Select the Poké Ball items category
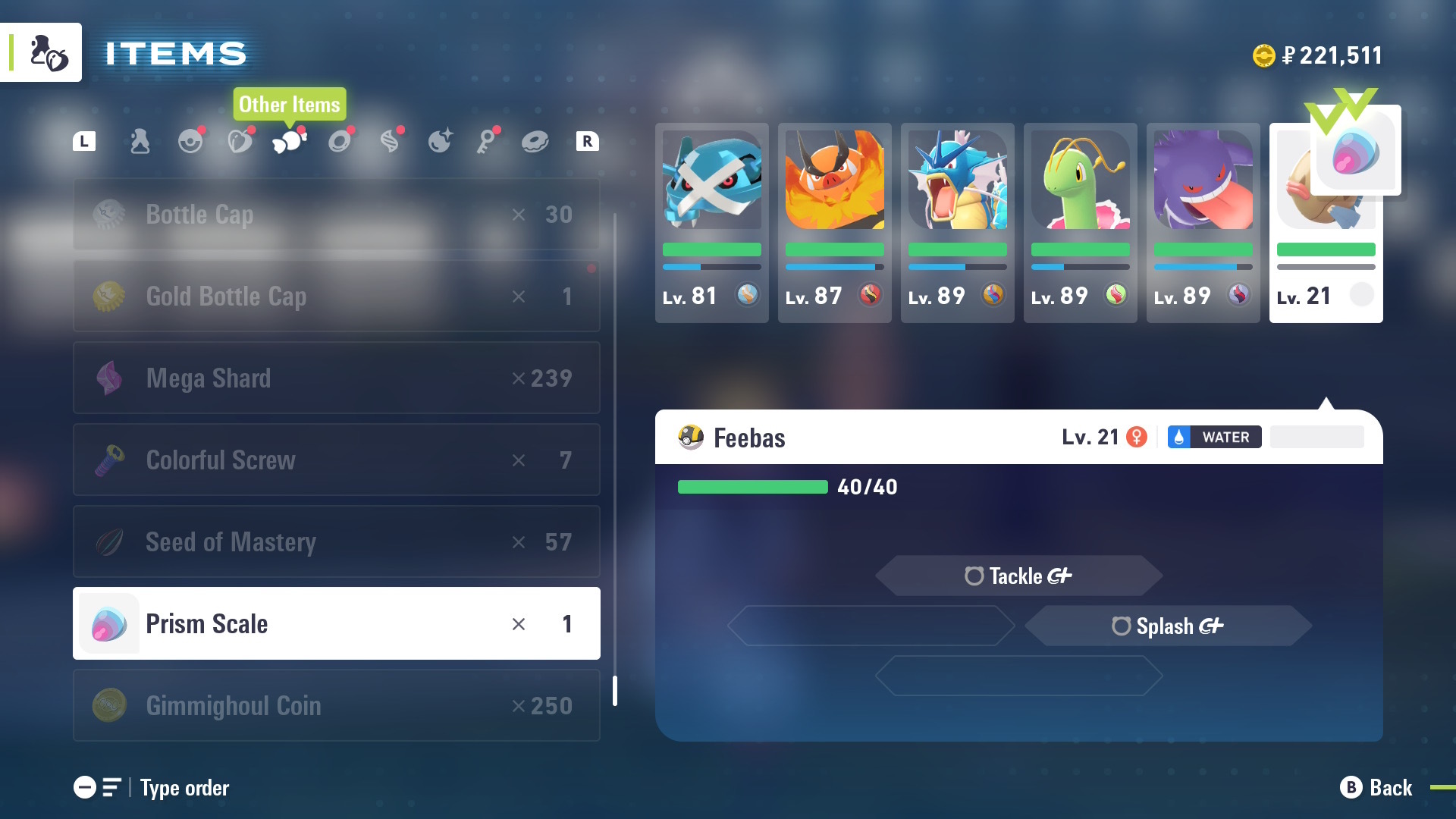Screen dimensions: 1456x819 190,140
